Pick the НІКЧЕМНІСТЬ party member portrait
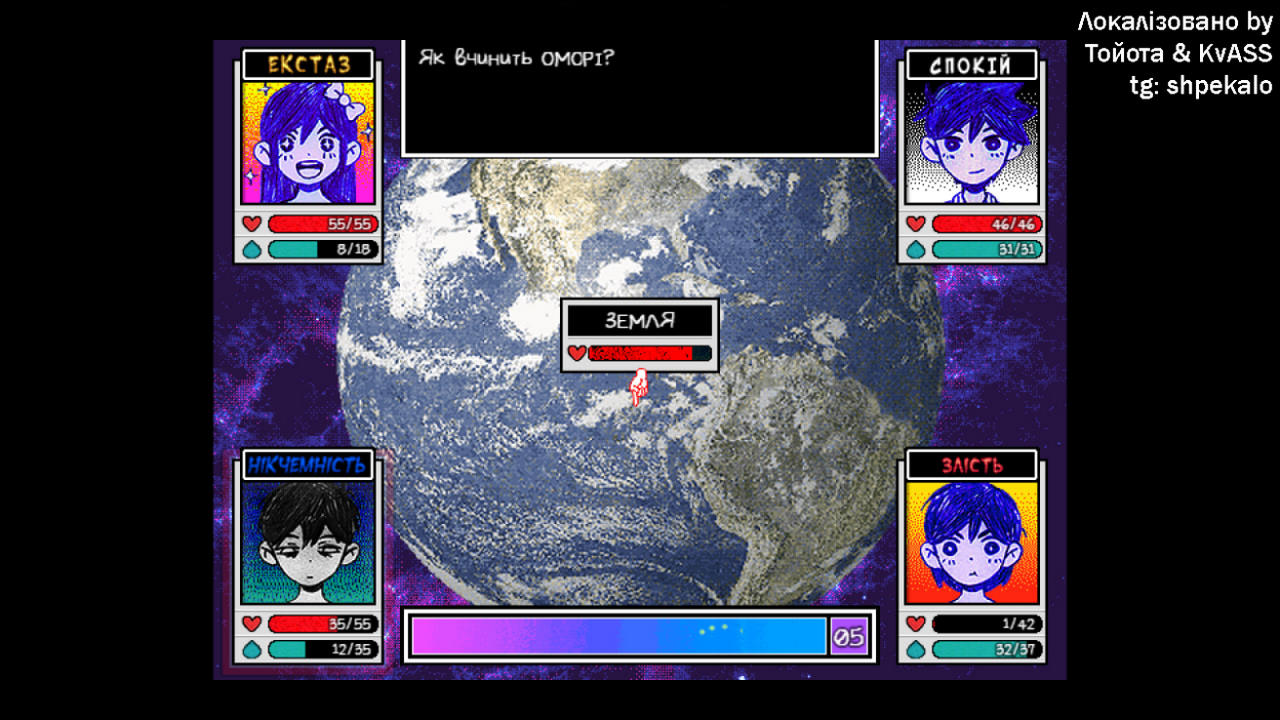This screenshot has height=720, width=1280. [x=308, y=542]
